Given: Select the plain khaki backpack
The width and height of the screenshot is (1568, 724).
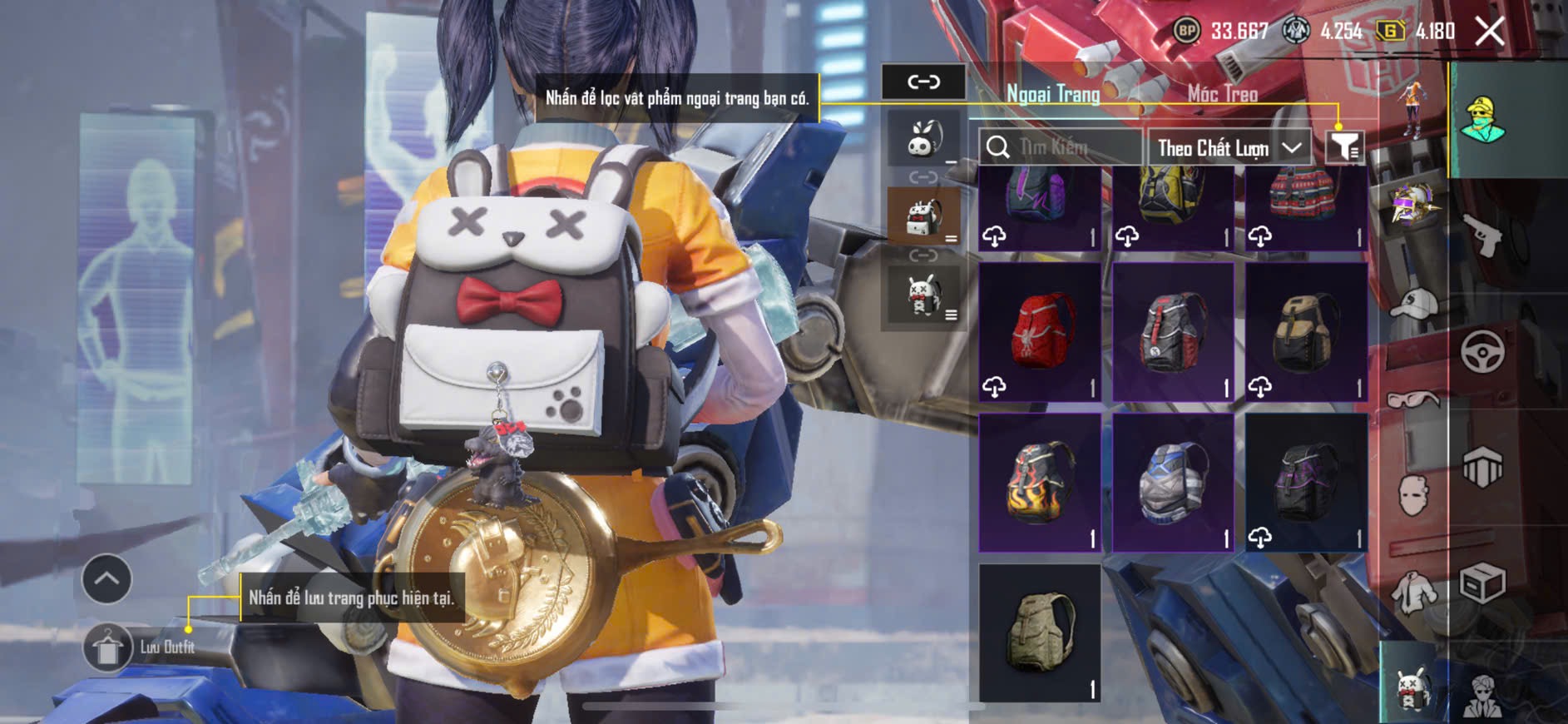Looking at the screenshot, I should click(1040, 632).
